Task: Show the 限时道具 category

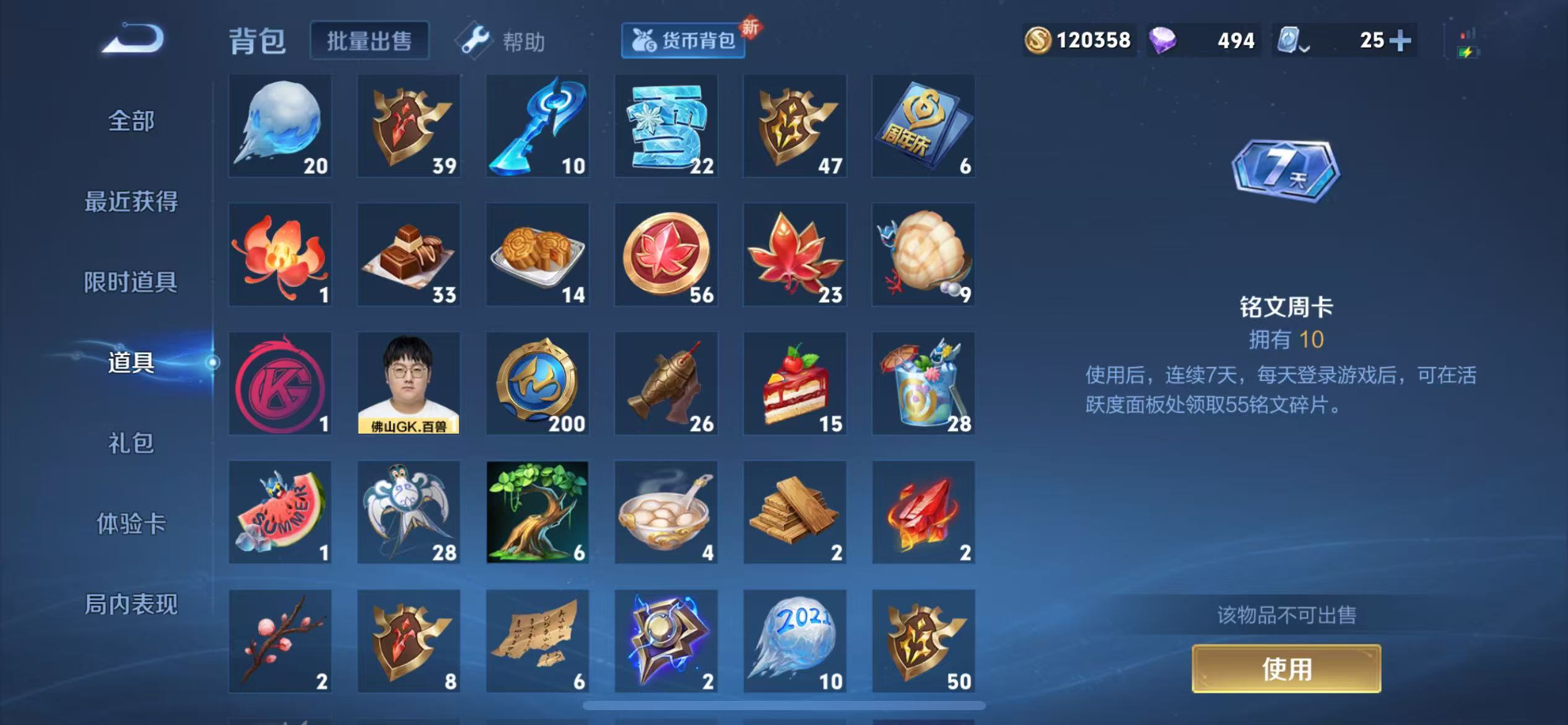Action: [x=131, y=282]
